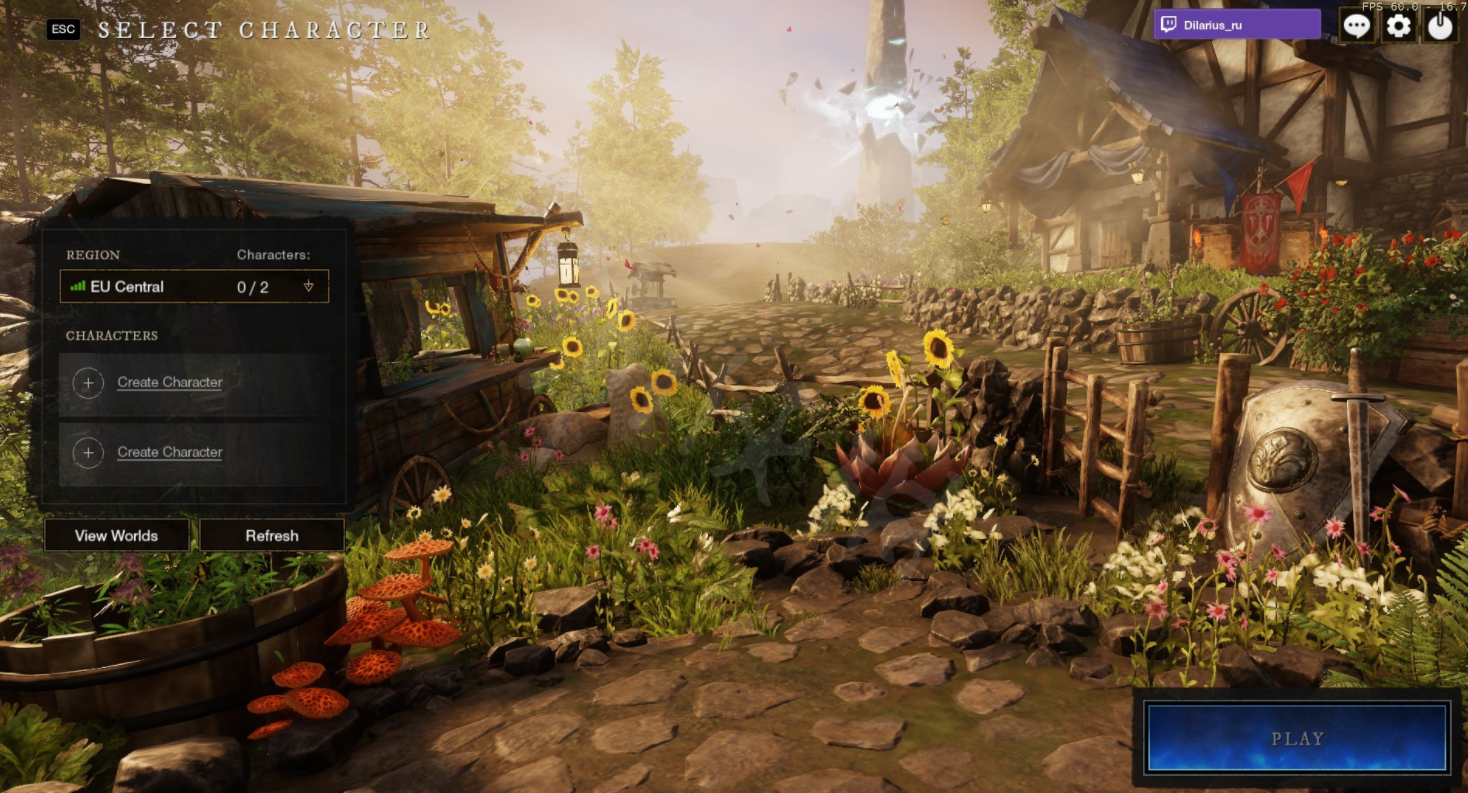Refresh the character list
The width and height of the screenshot is (1468, 793).
(x=272, y=535)
